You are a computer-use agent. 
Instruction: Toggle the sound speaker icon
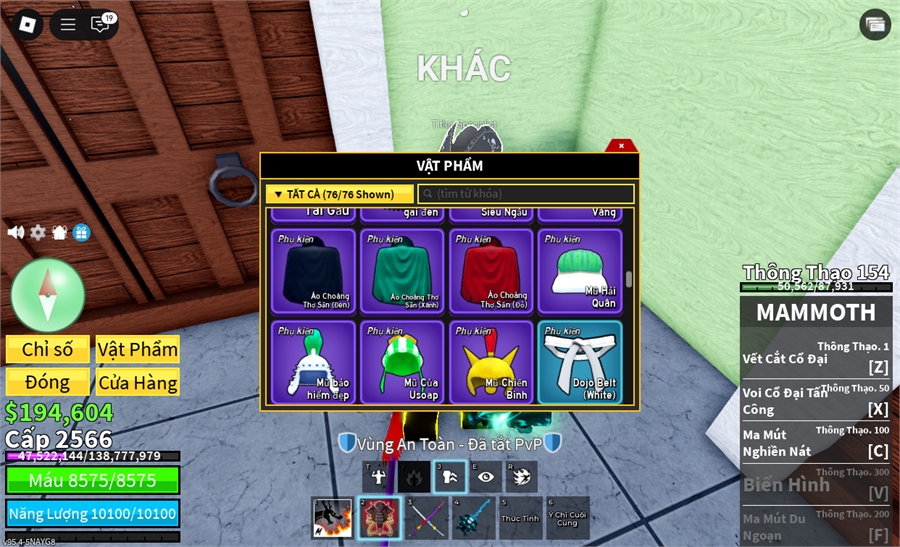click(16, 232)
